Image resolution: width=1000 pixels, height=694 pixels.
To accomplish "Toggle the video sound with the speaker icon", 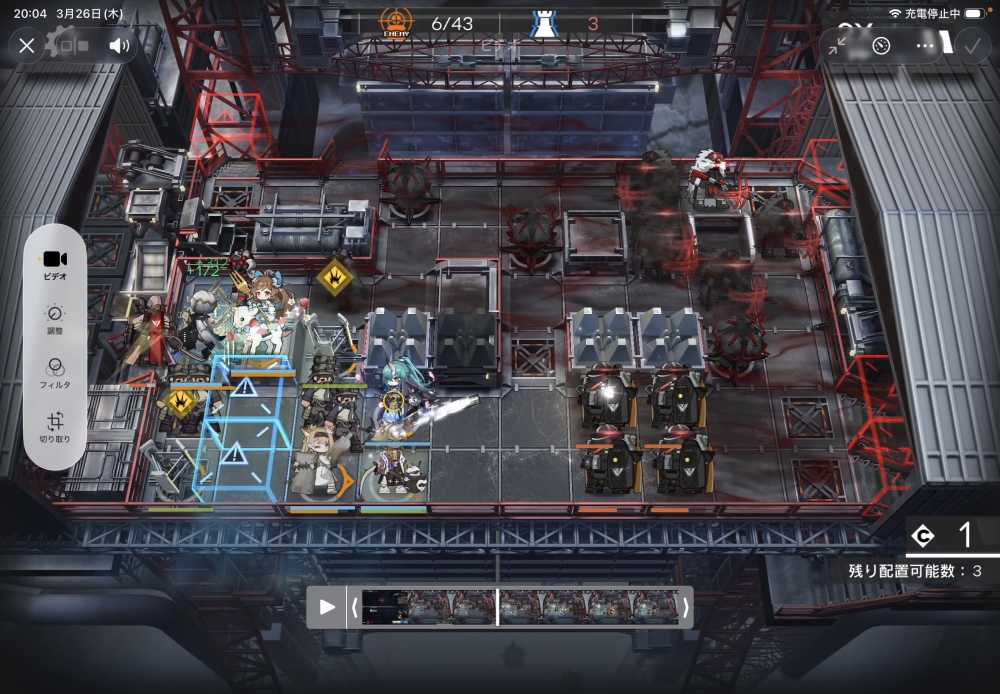I will [x=119, y=45].
